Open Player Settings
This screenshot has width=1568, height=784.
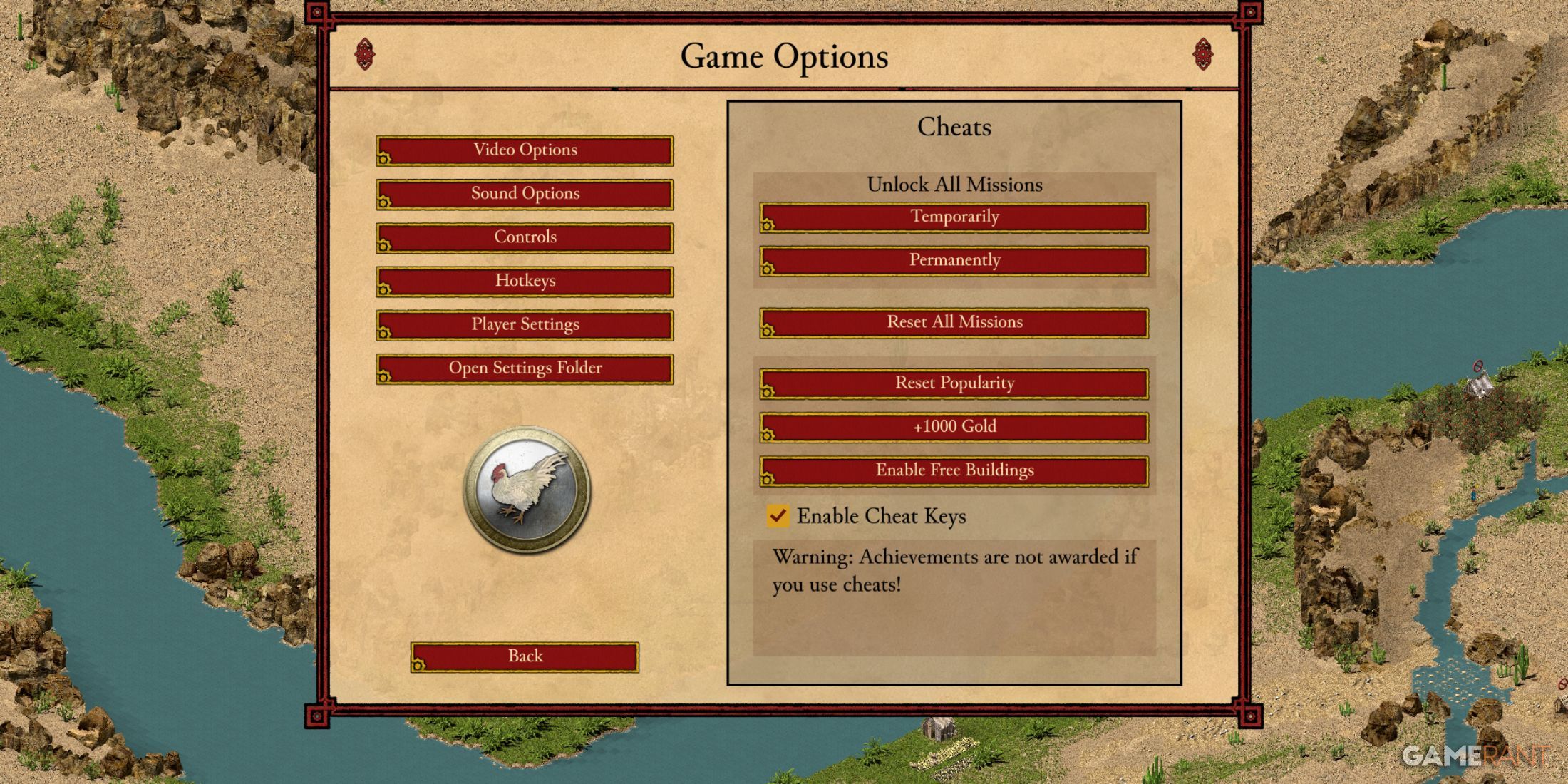525,325
